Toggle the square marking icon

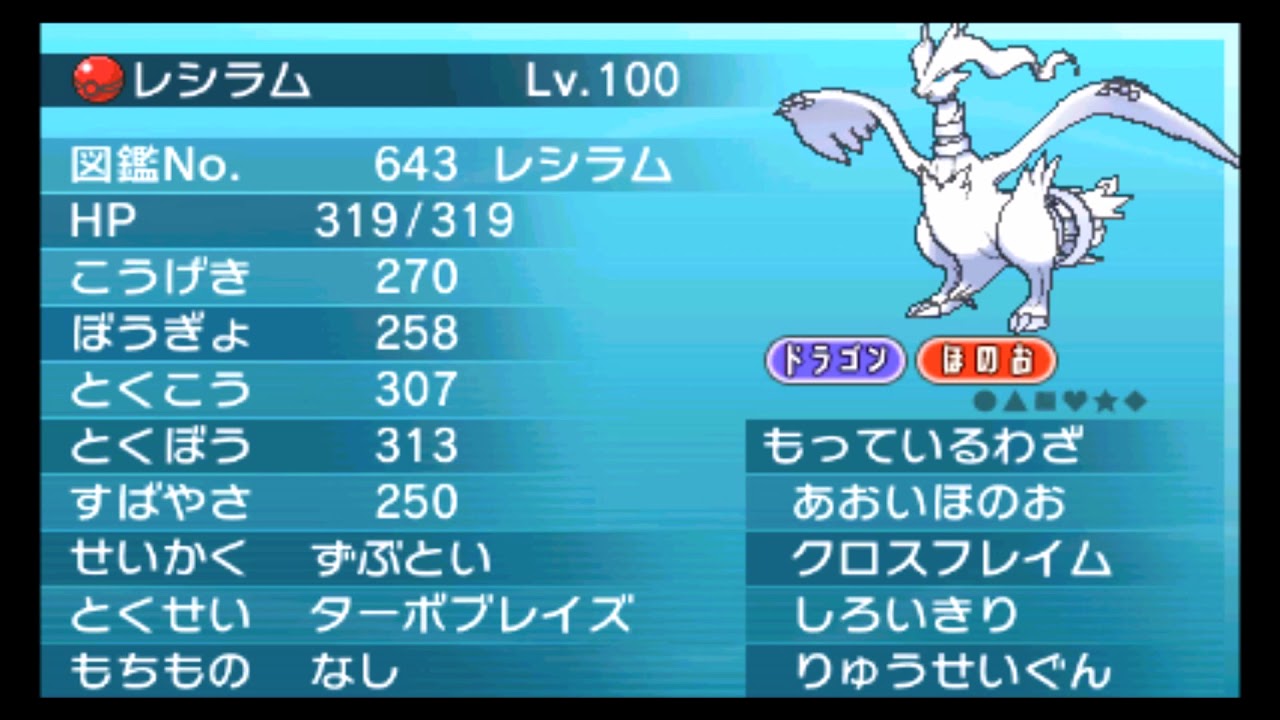pos(1043,401)
